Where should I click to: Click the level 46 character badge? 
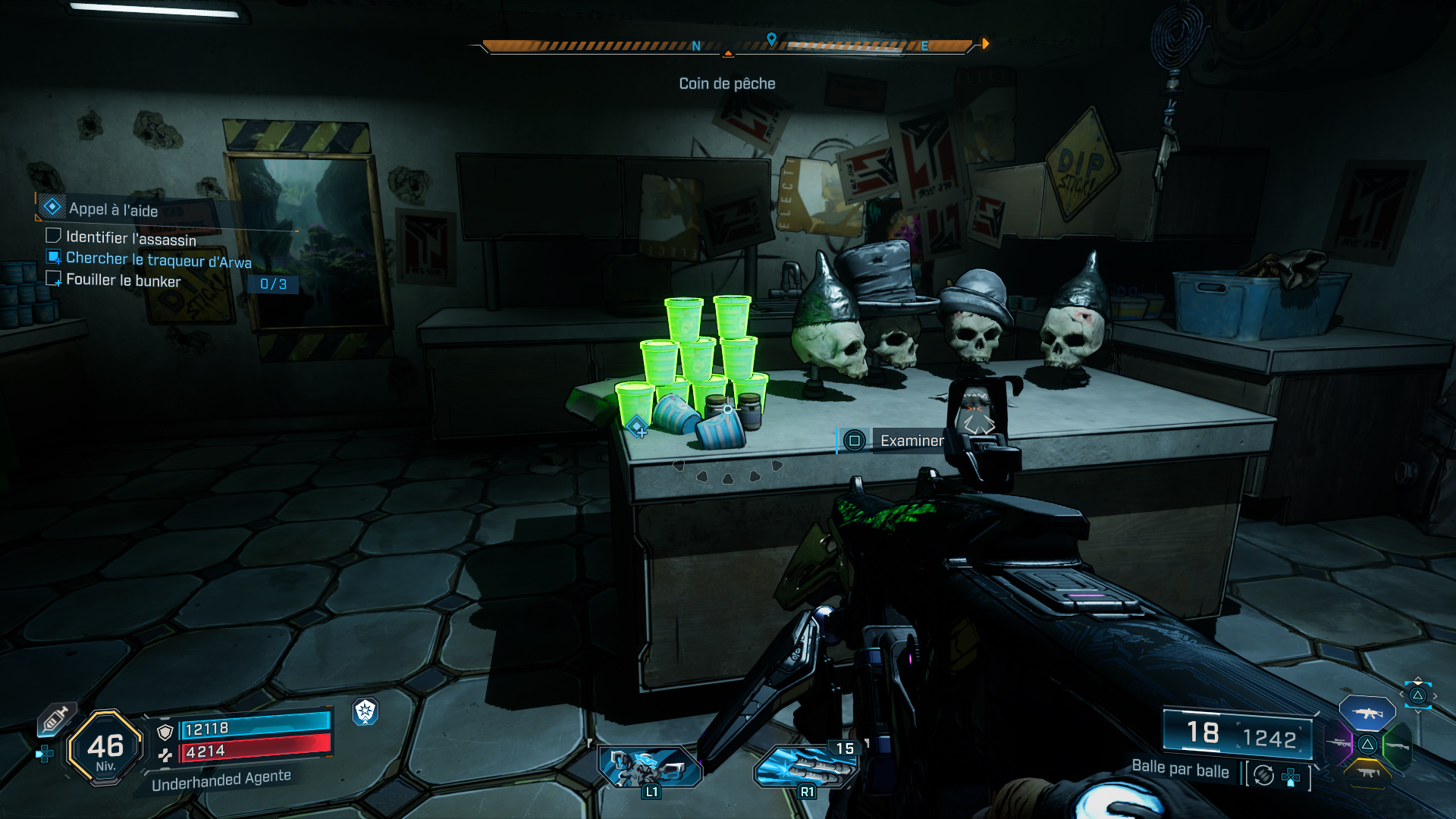point(105,748)
